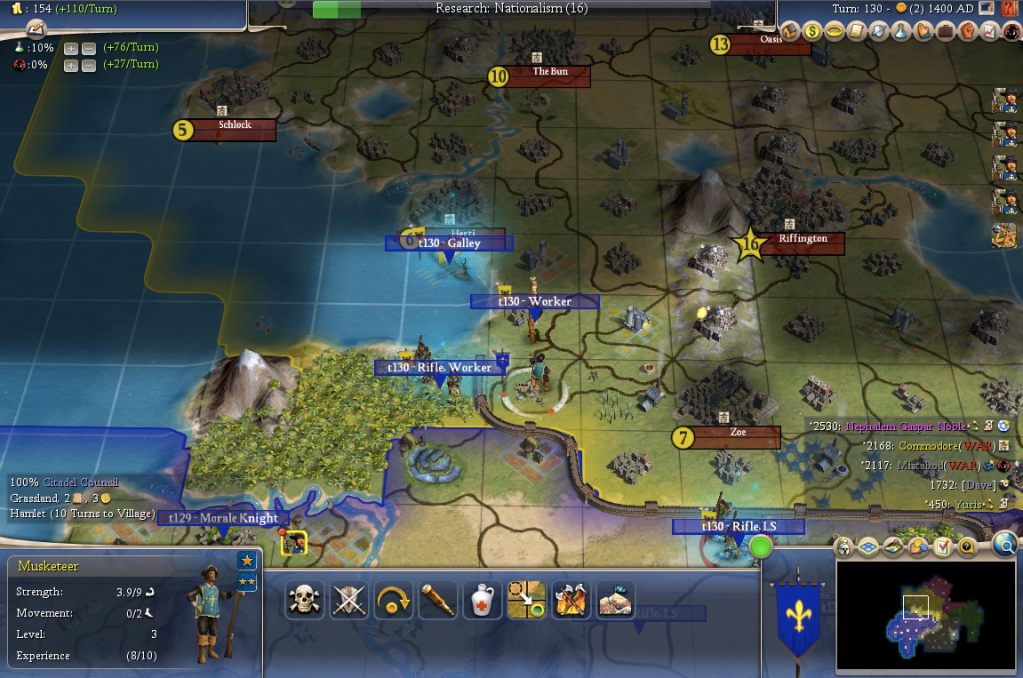Screen dimensions: 1023x678
Task: Select the Schlock city banner
Action: coord(234,128)
